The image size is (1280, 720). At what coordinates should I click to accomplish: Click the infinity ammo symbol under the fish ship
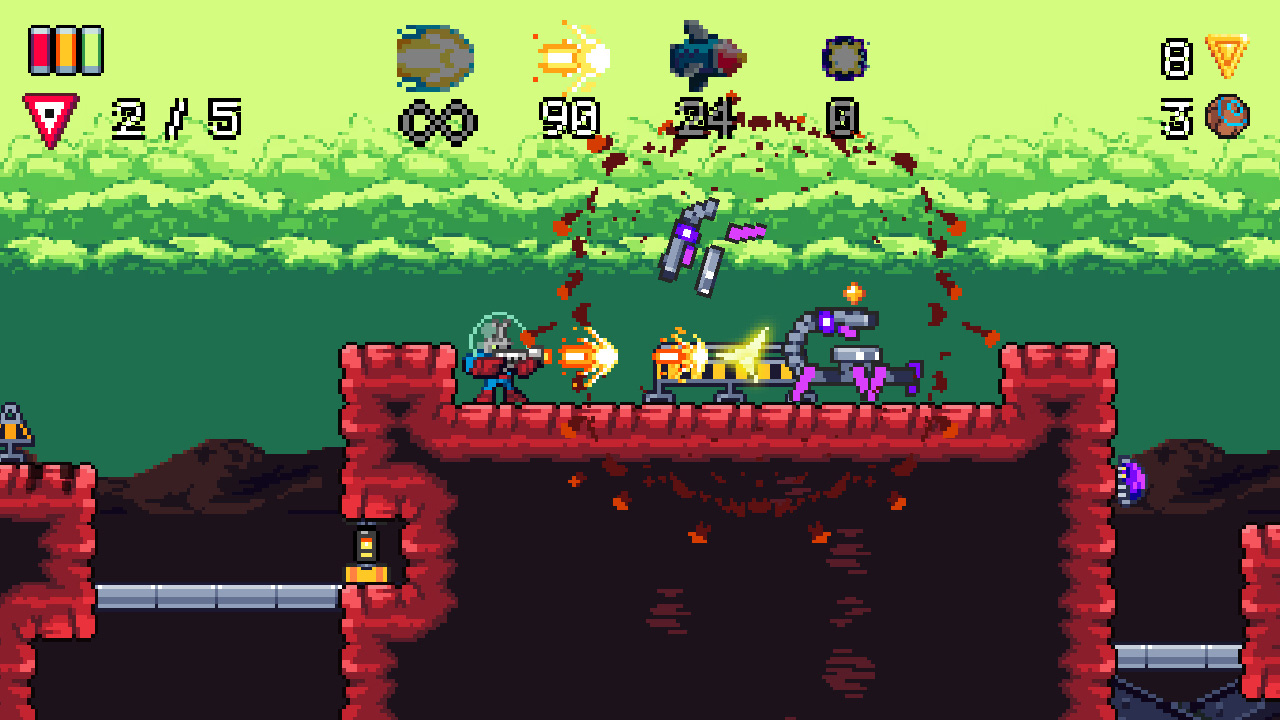click(437, 118)
